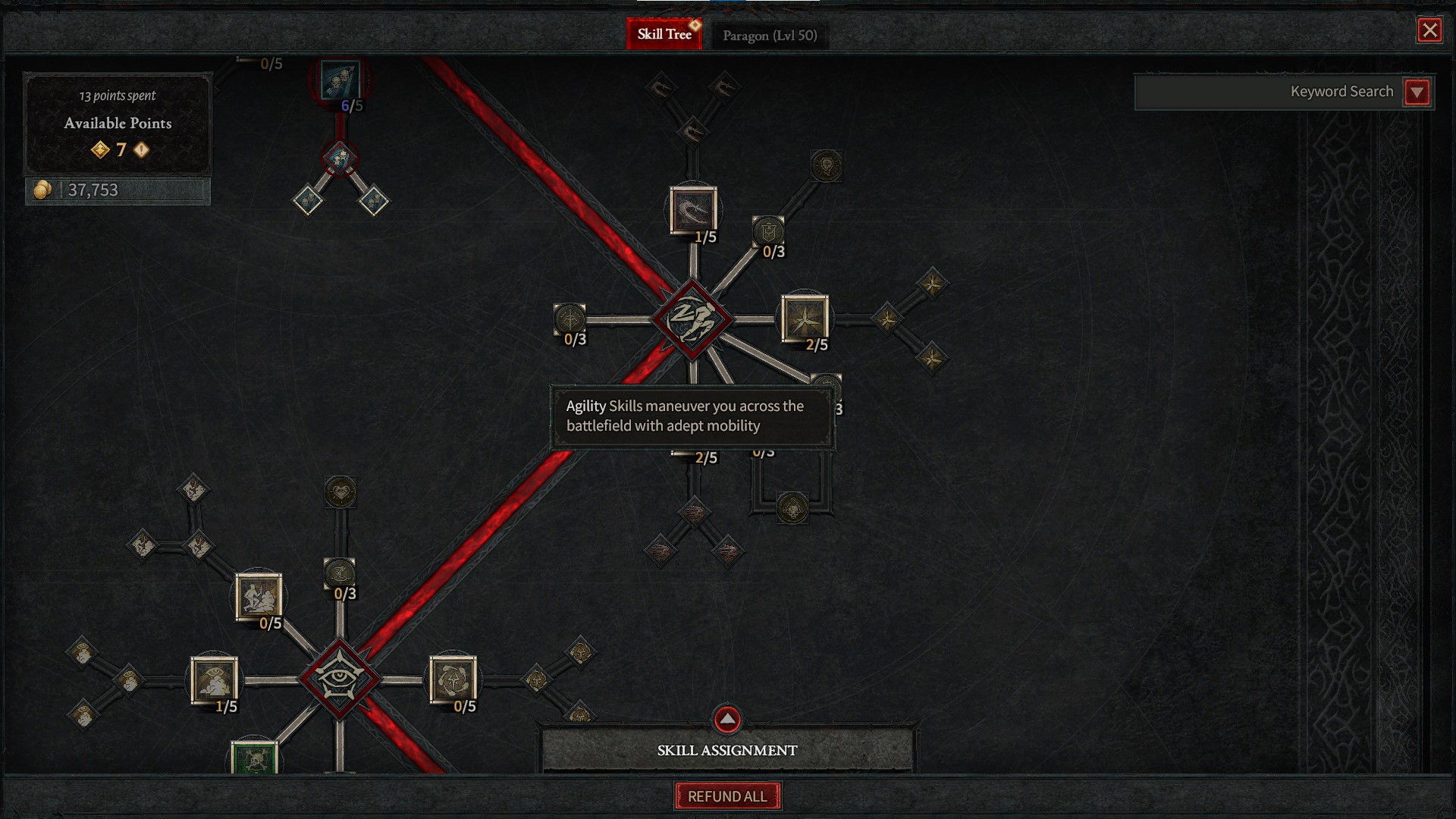Screen dimensions: 1456x819
Task: Click the Refund All button
Action: click(727, 796)
